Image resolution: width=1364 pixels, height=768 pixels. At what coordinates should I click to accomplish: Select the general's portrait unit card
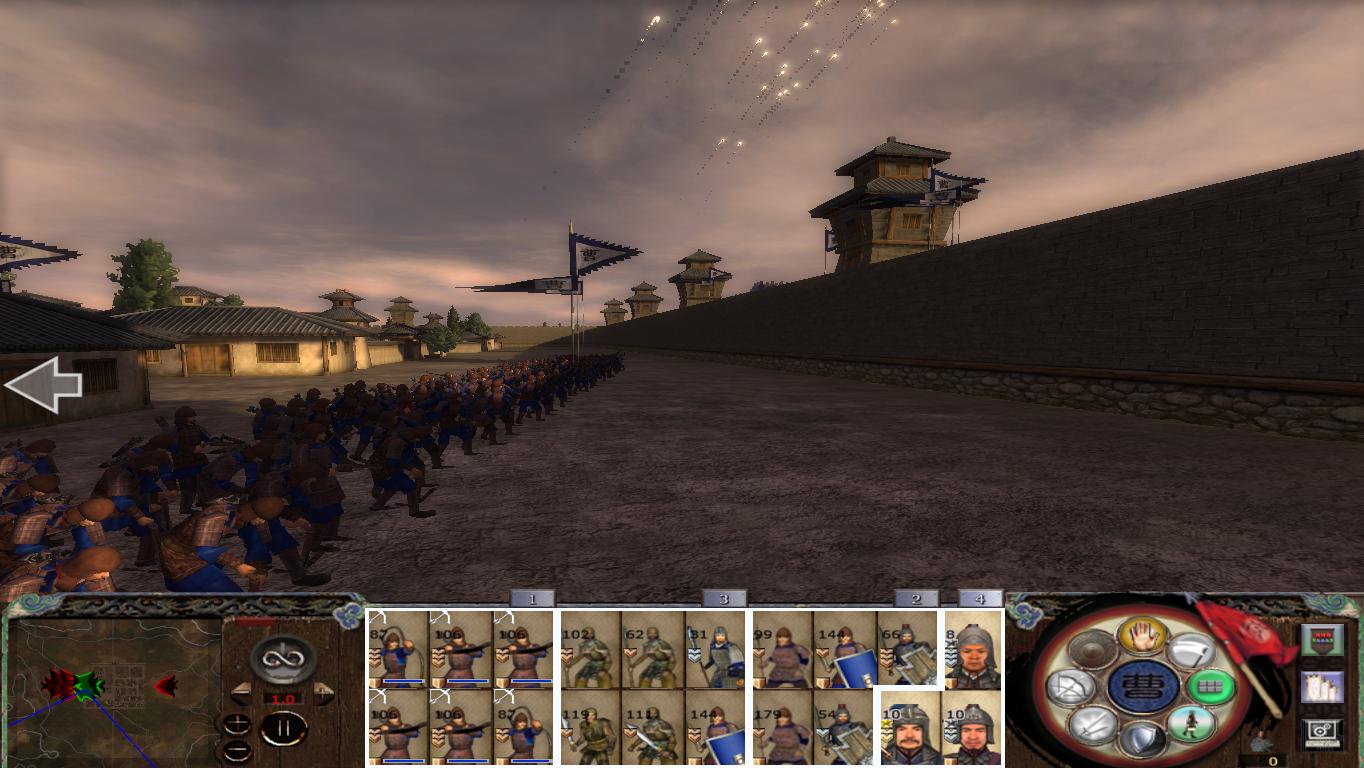(x=912, y=727)
